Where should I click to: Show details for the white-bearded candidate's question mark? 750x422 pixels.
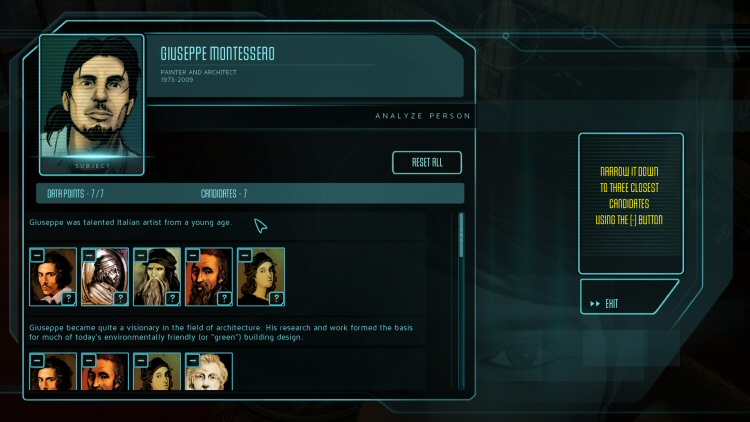click(x=173, y=297)
